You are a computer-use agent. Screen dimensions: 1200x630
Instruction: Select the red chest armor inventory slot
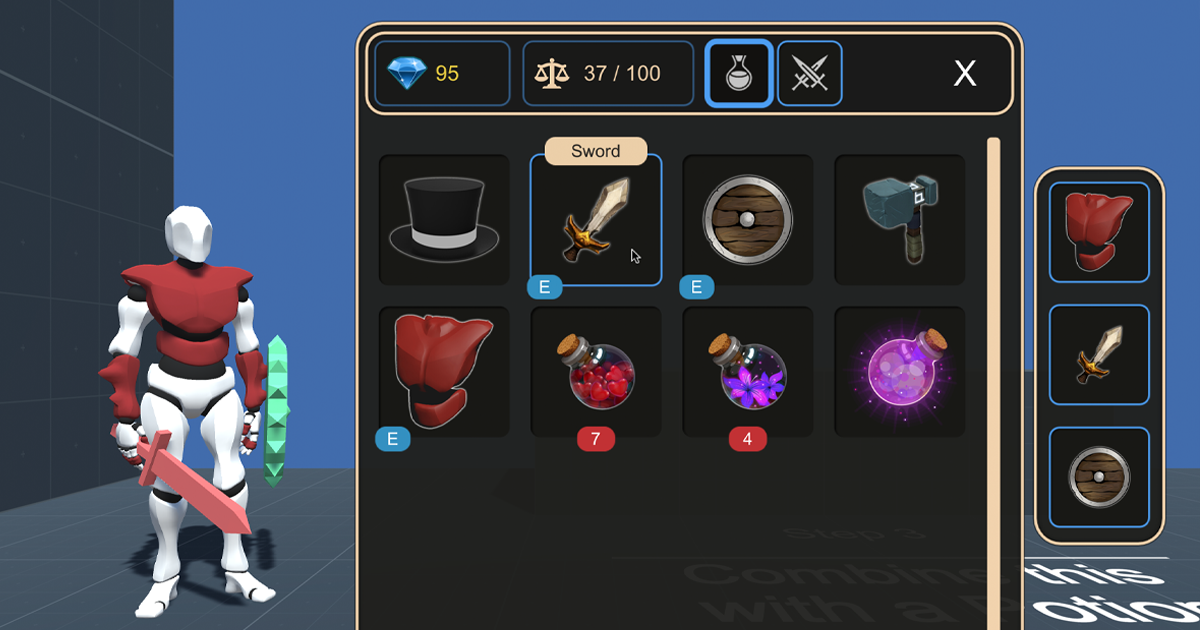tap(444, 372)
